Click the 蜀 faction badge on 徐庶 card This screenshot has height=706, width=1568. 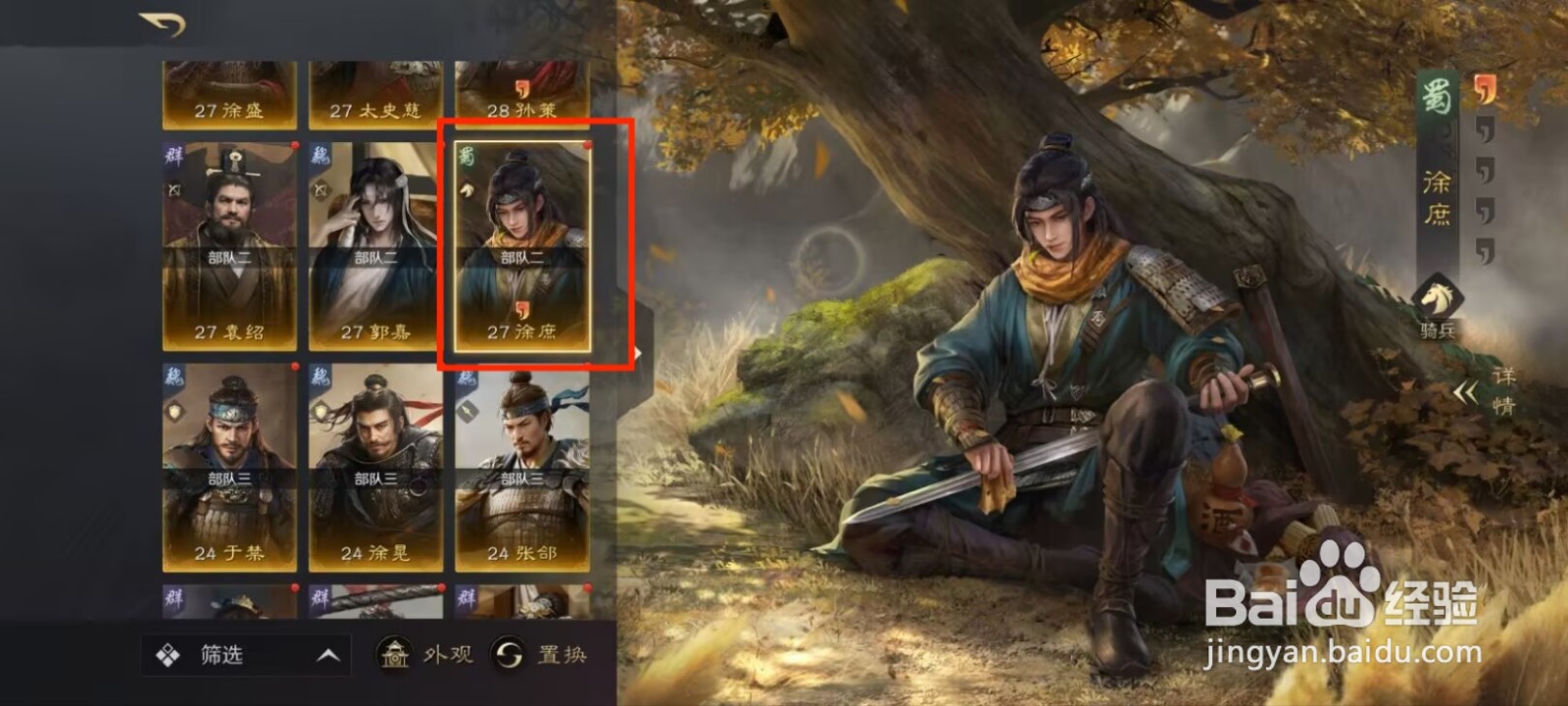point(469,155)
